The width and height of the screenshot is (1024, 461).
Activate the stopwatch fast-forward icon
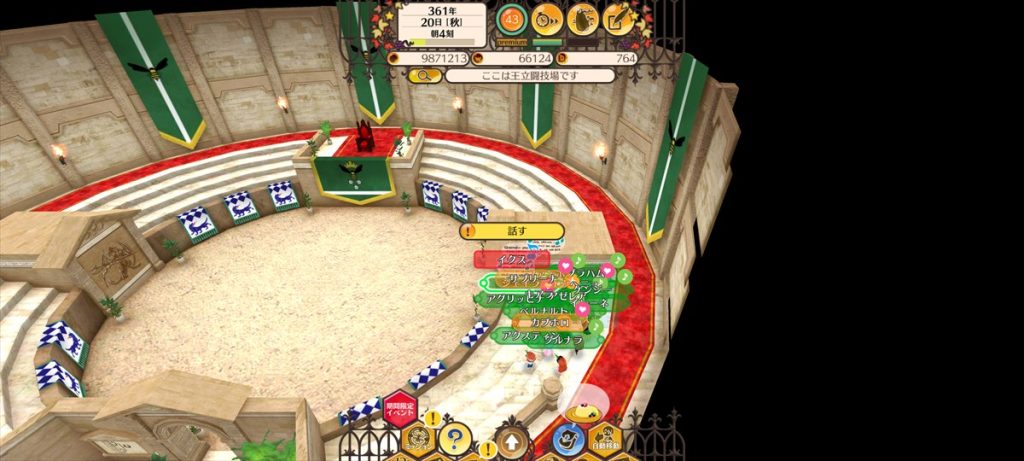pyautogui.click(x=547, y=18)
